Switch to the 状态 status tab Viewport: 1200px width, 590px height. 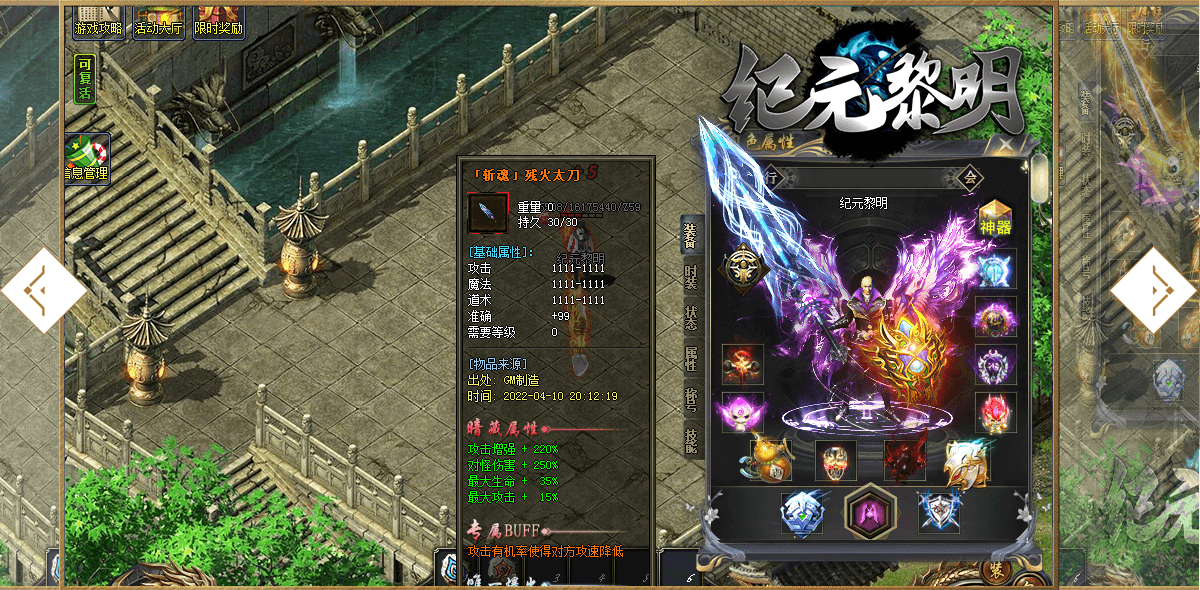[x=691, y=318]
